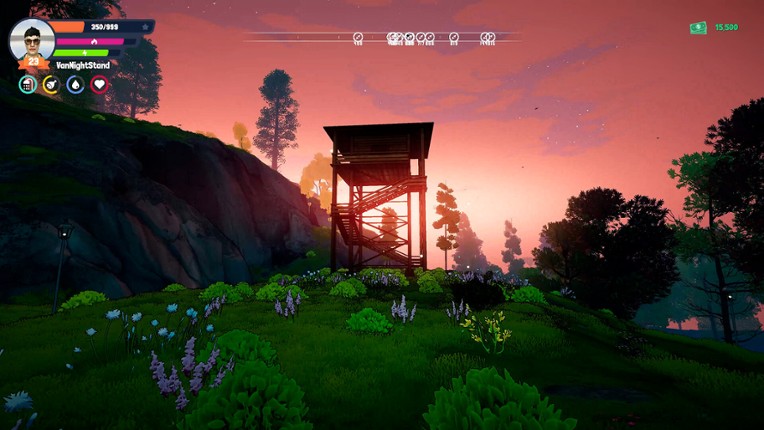Click the star on the XP bar
This screenshot has width=764, height=430.
(x=145, y=27)
